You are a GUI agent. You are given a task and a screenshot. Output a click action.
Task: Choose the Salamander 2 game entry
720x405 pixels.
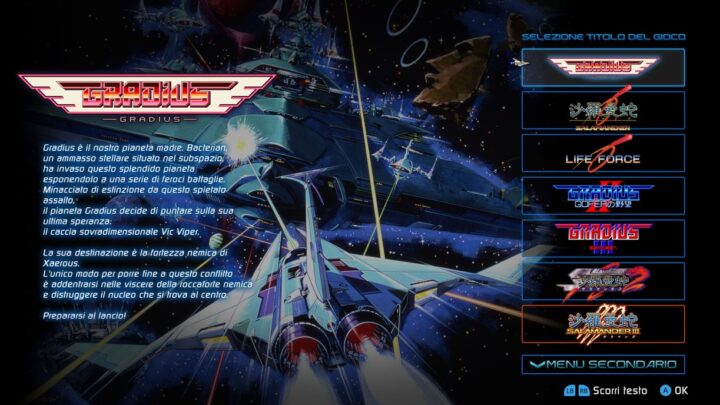click(603, 281)
